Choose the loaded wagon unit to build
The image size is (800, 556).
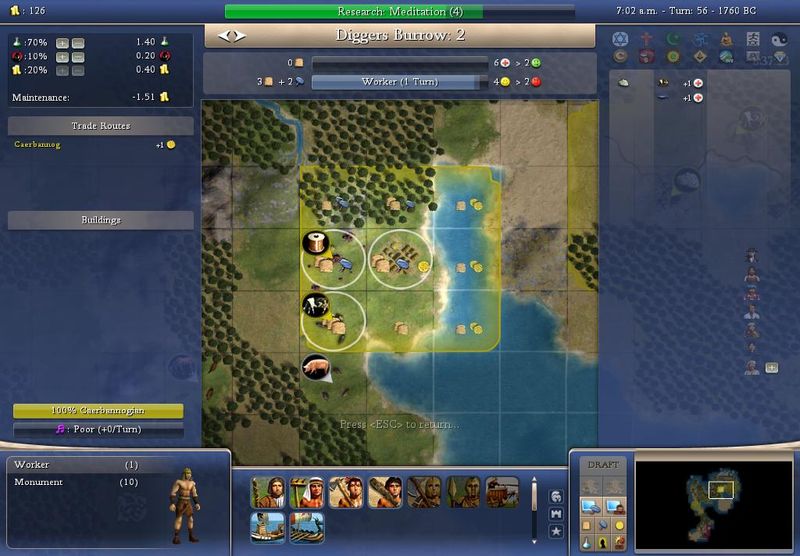click(501, 492)
